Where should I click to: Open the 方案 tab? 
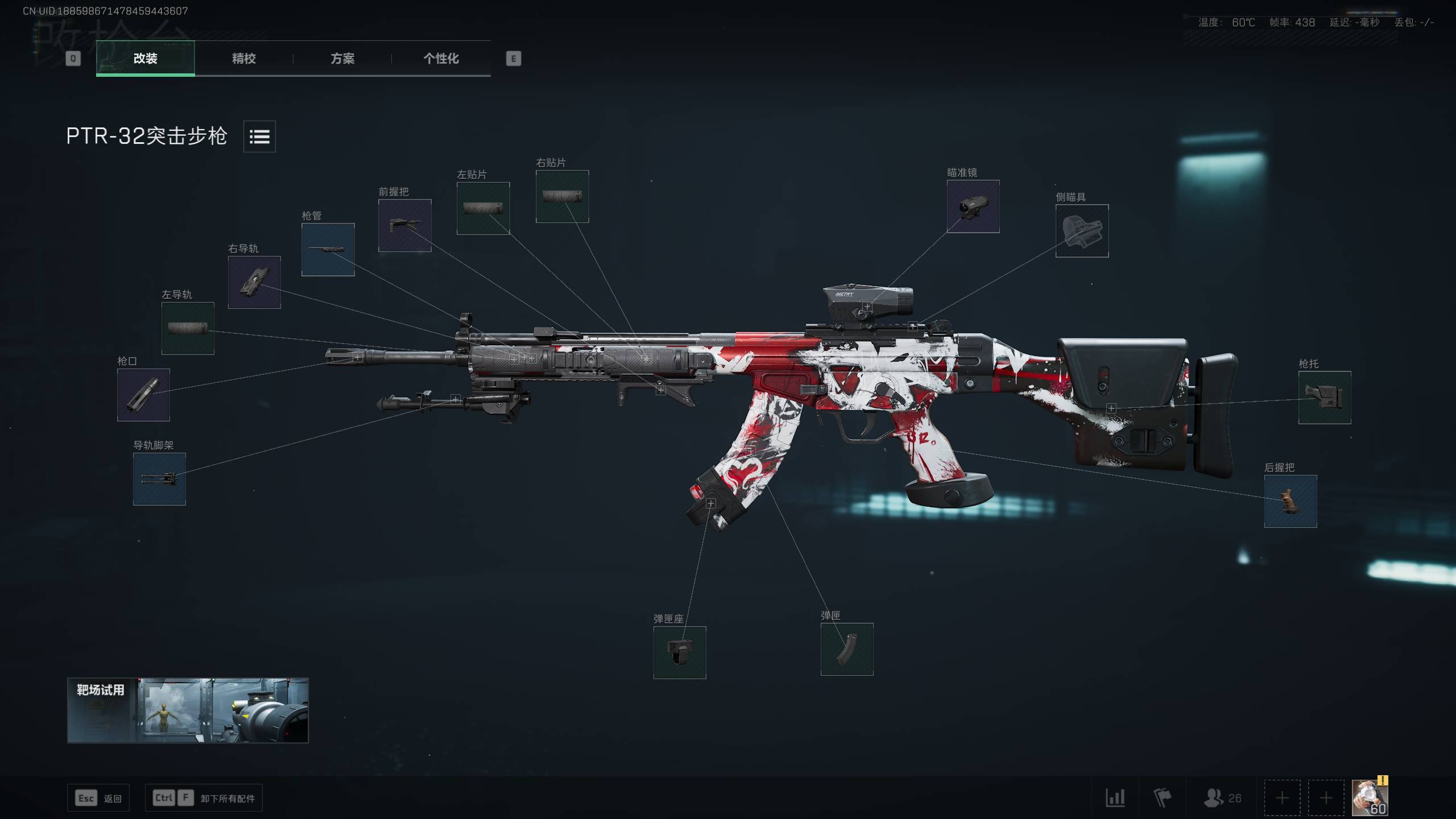[342, 59]
